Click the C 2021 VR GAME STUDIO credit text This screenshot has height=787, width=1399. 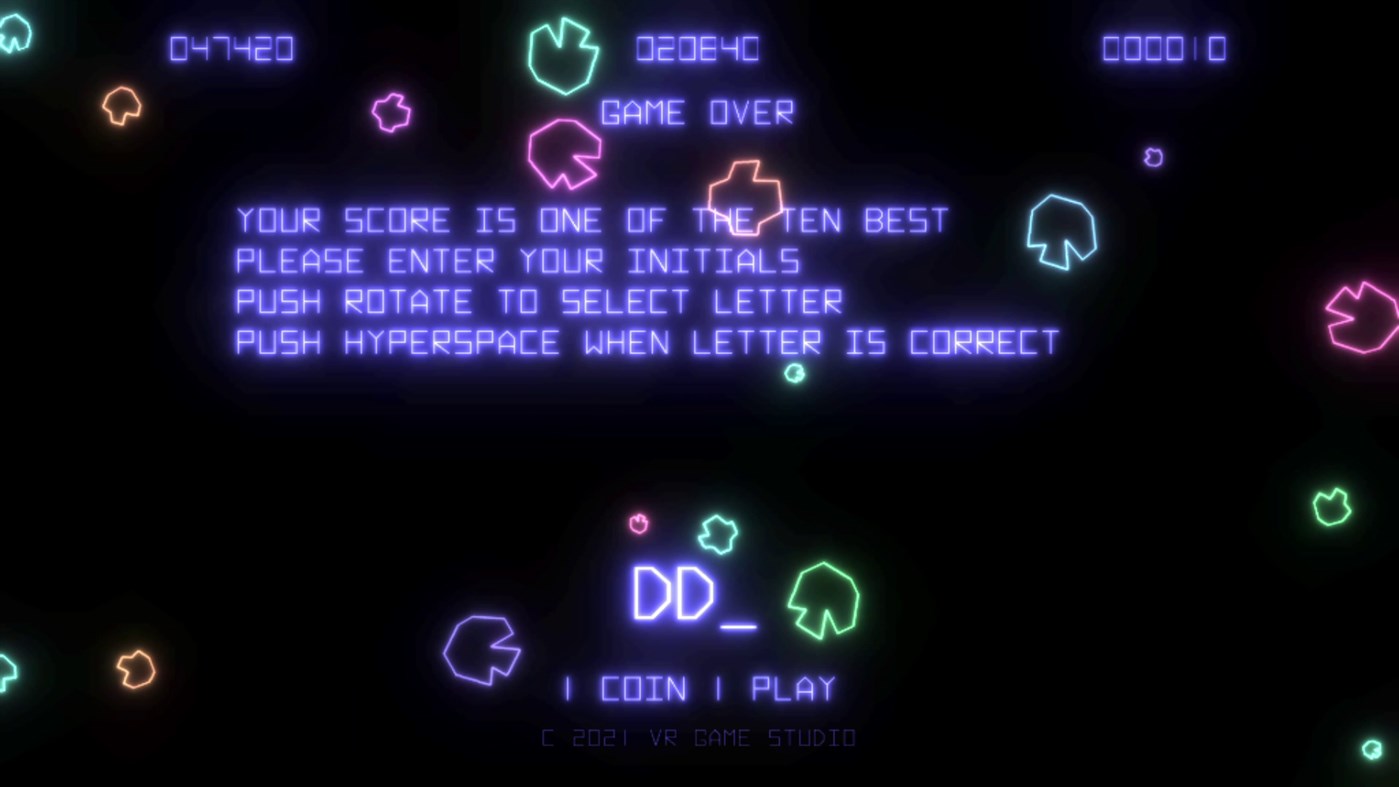pos(698,737)
